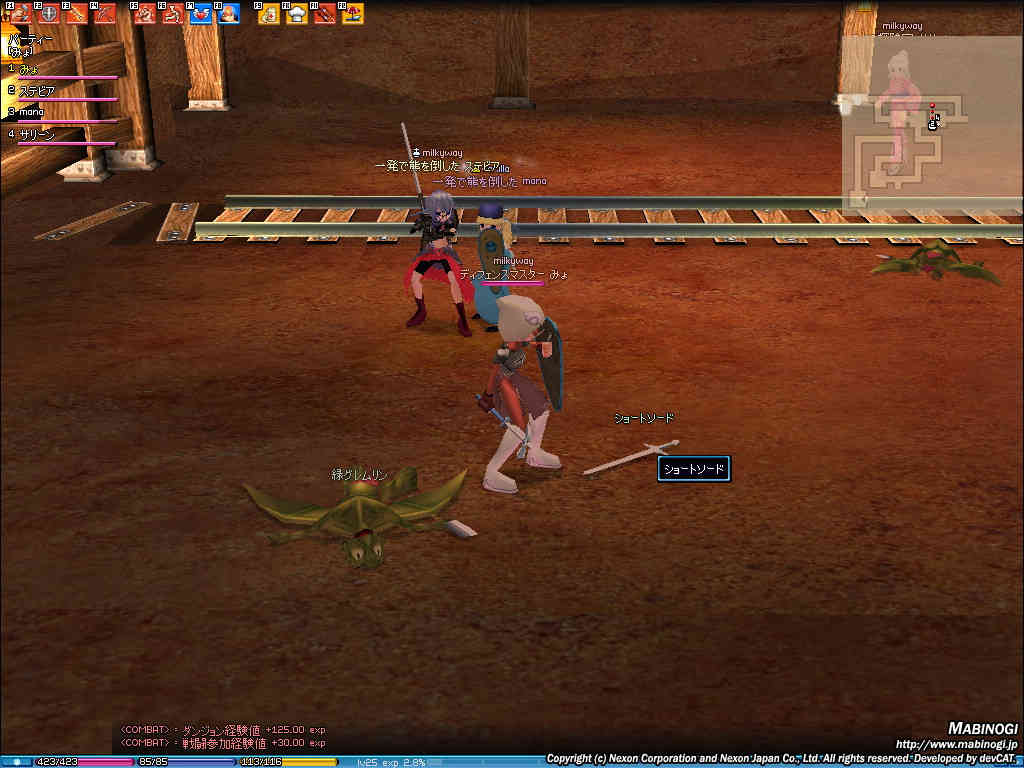Click the dungeon minimap overlay
The width and height of the screenshot is (1024, 768).
pyautogui.click(x=907, y=140)
